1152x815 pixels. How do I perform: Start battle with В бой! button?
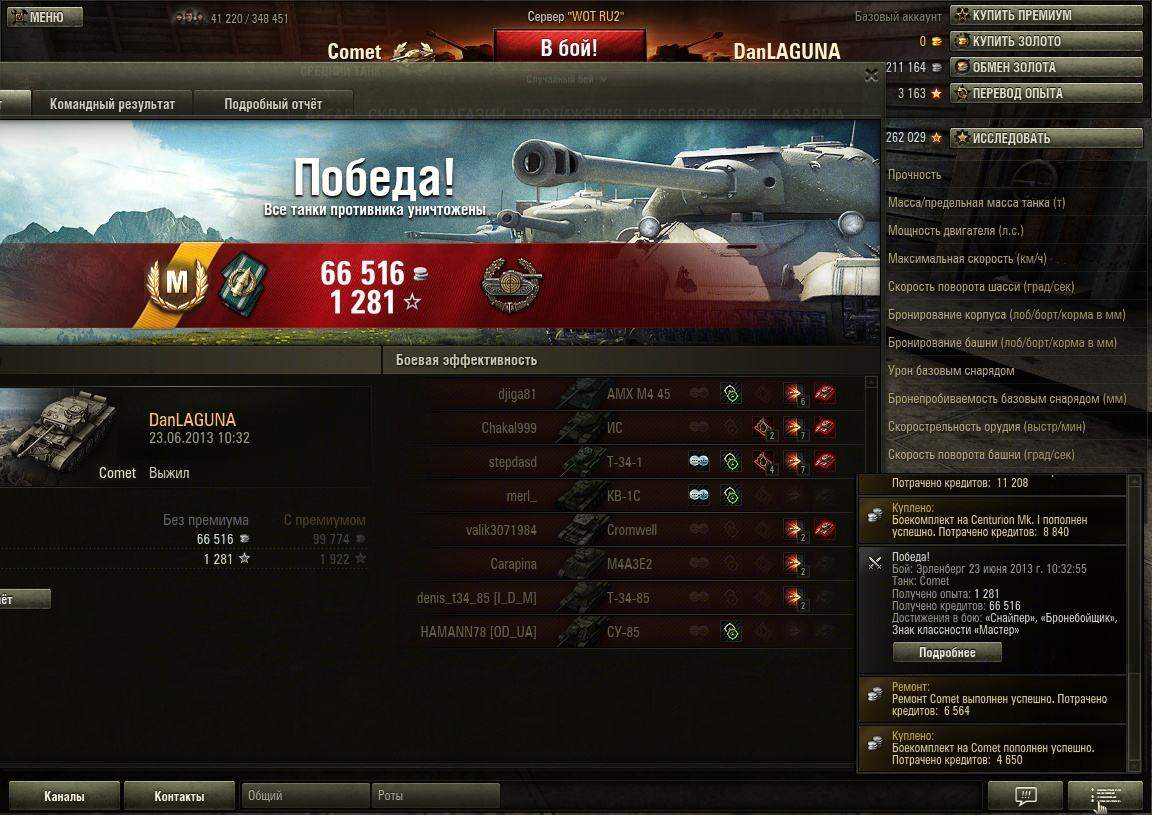pos(569,48)
